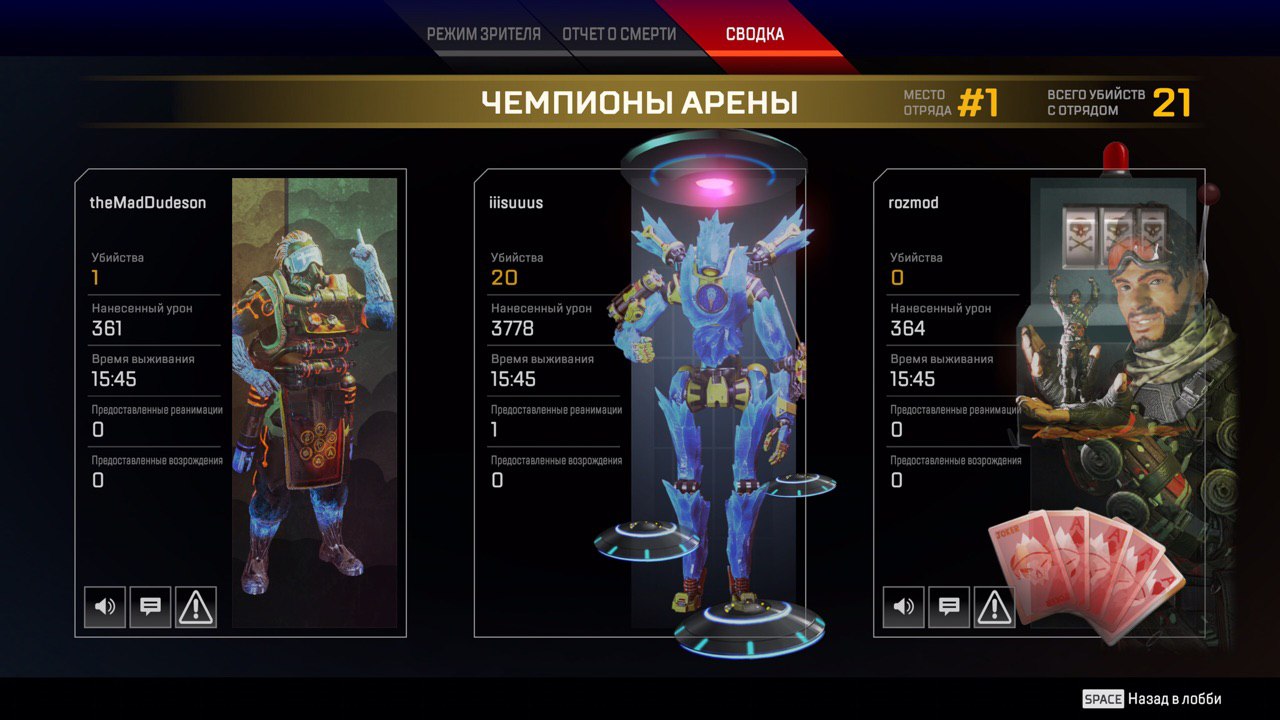
Task: Mute theMadDudeson's voice with speaker icon
Action: (105, 606)
